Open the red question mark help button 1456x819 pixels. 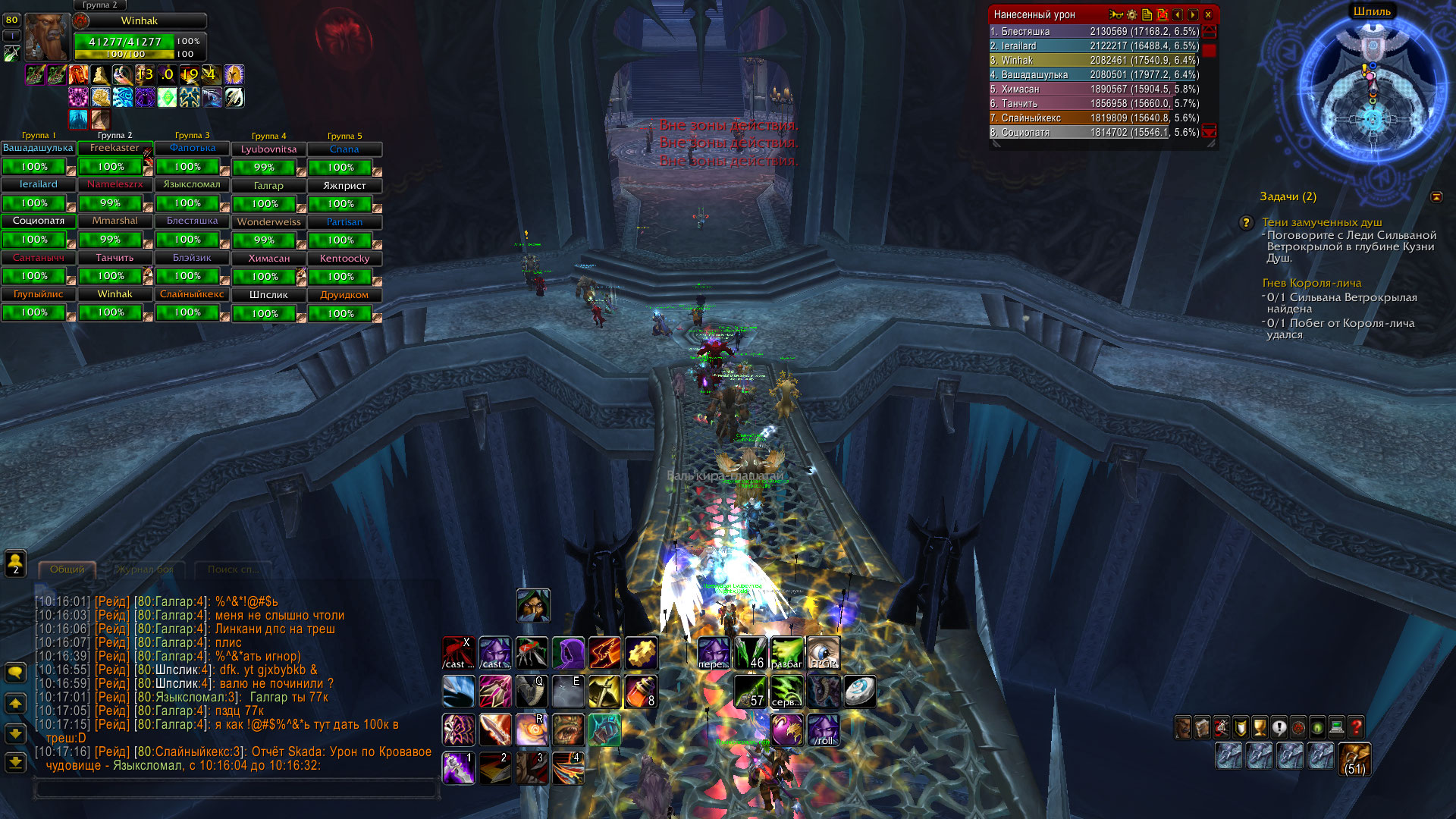pyautogui.click(x=1357, y=728)
